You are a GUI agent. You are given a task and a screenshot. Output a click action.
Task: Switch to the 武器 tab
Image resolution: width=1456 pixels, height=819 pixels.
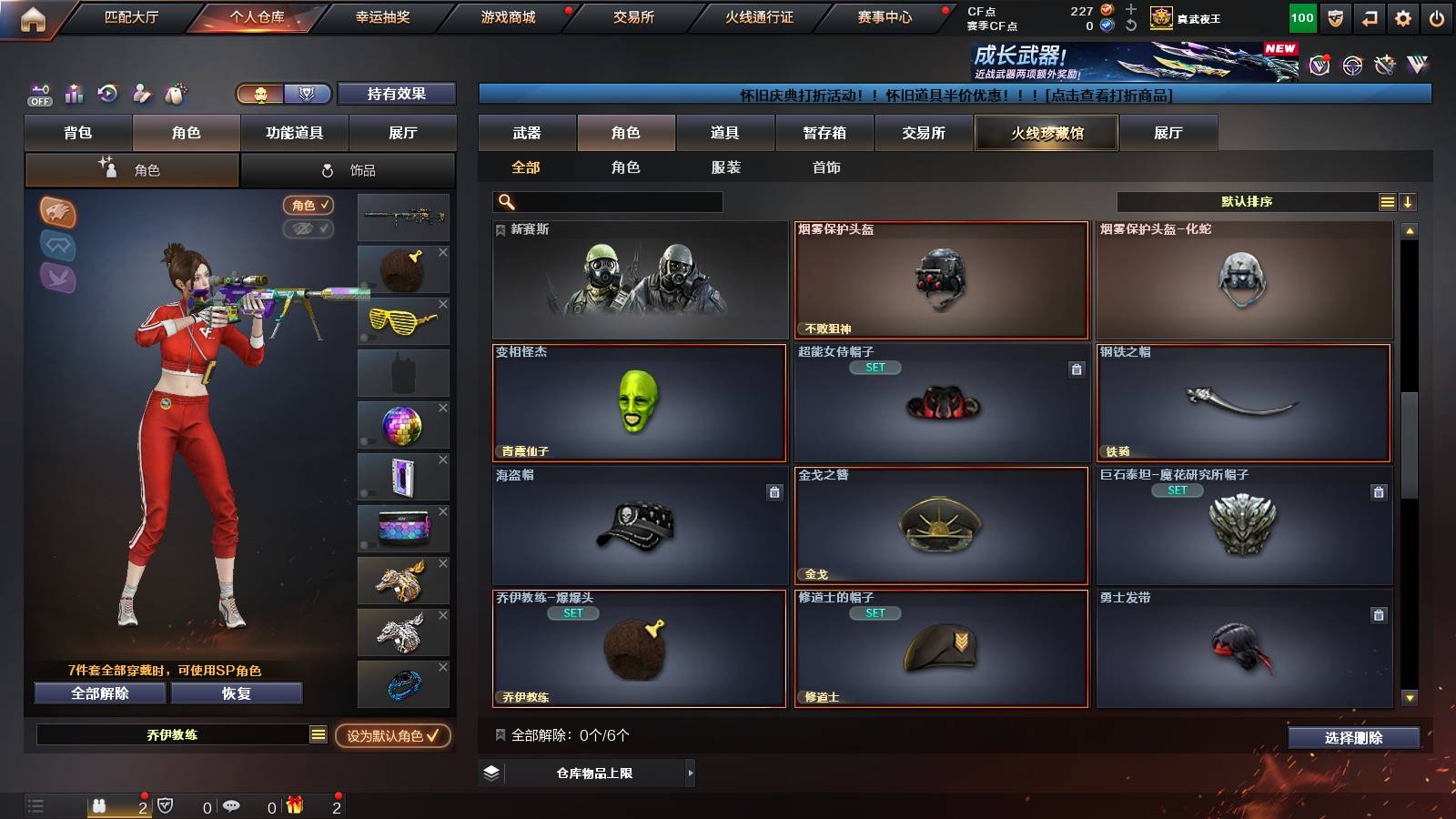pos(526,133)
